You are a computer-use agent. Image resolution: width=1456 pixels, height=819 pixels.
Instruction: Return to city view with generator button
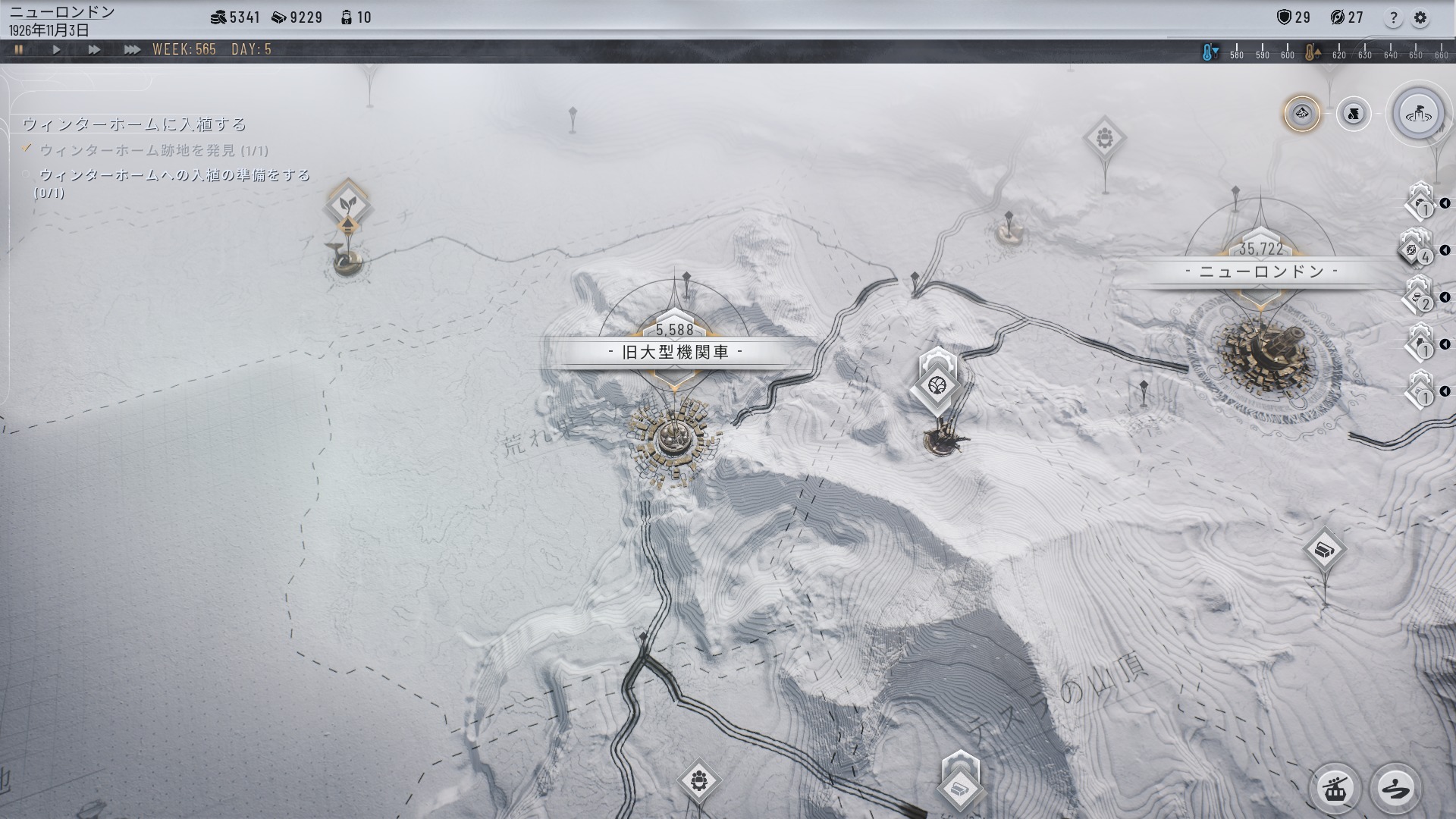point(1419,115)
